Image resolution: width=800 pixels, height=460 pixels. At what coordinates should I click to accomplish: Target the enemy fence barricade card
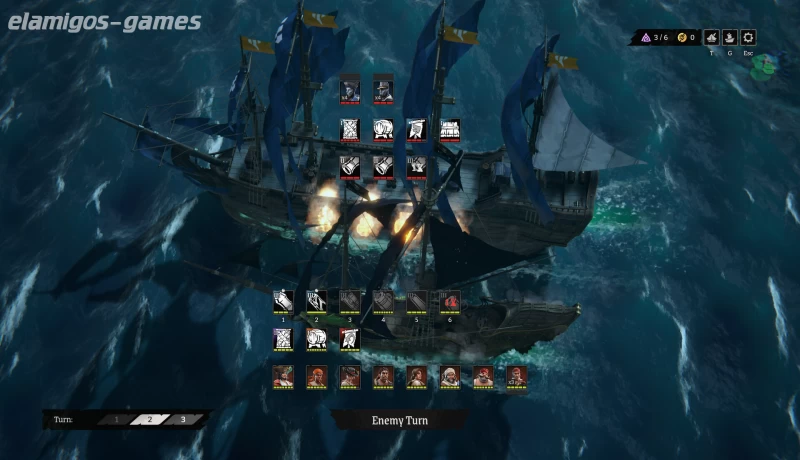[x=449, y=130]
